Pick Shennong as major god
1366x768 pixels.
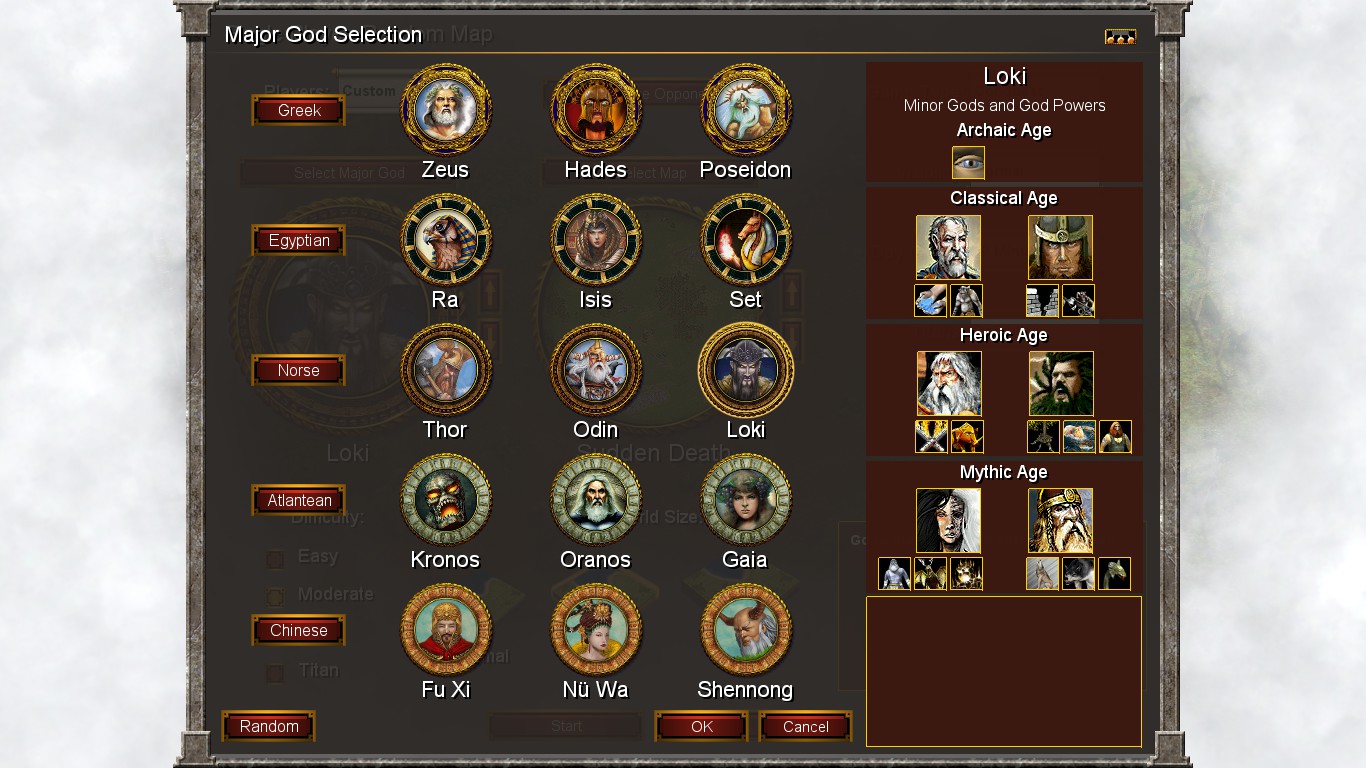(745, 630)
